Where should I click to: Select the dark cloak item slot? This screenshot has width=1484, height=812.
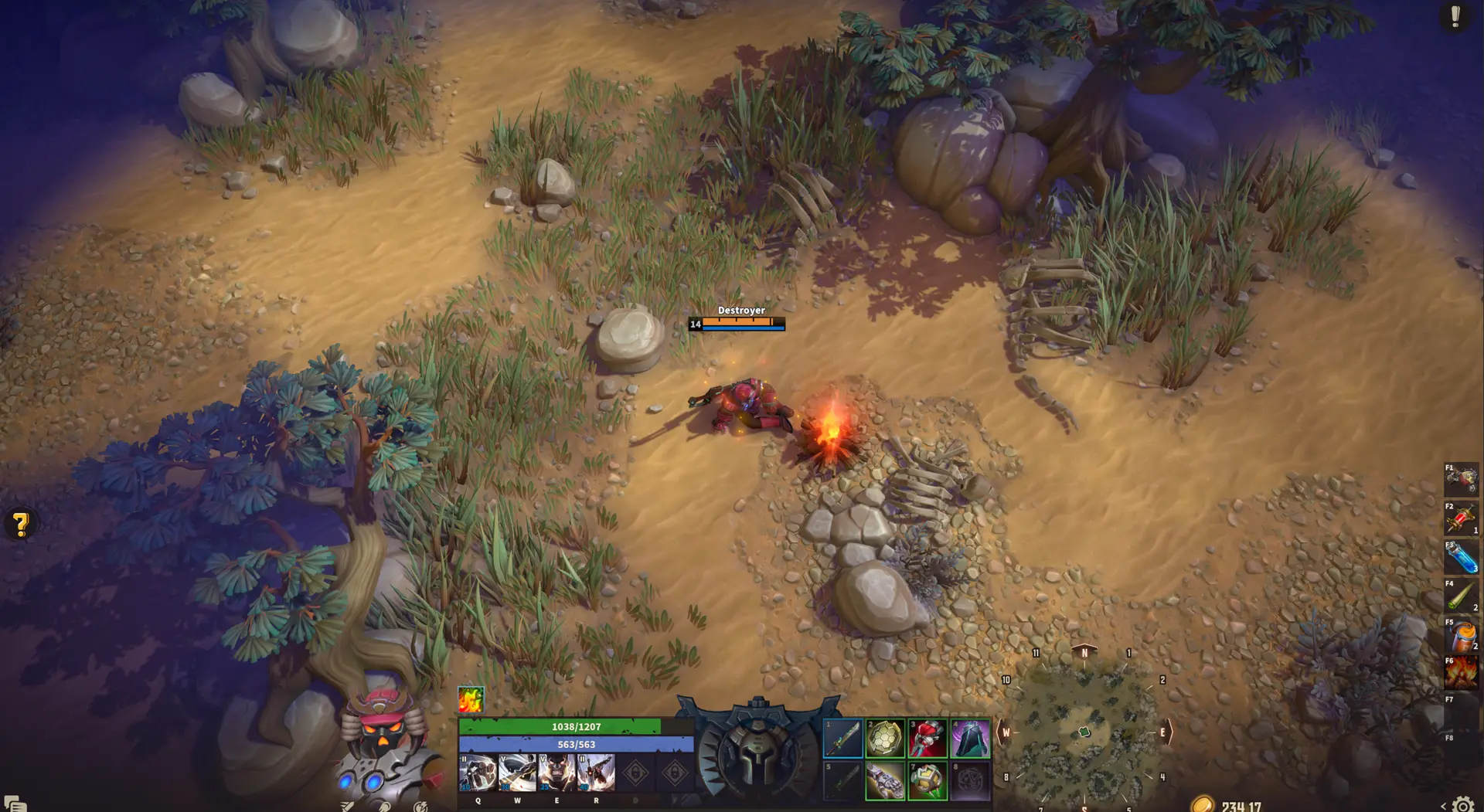(x=970, y=739)
